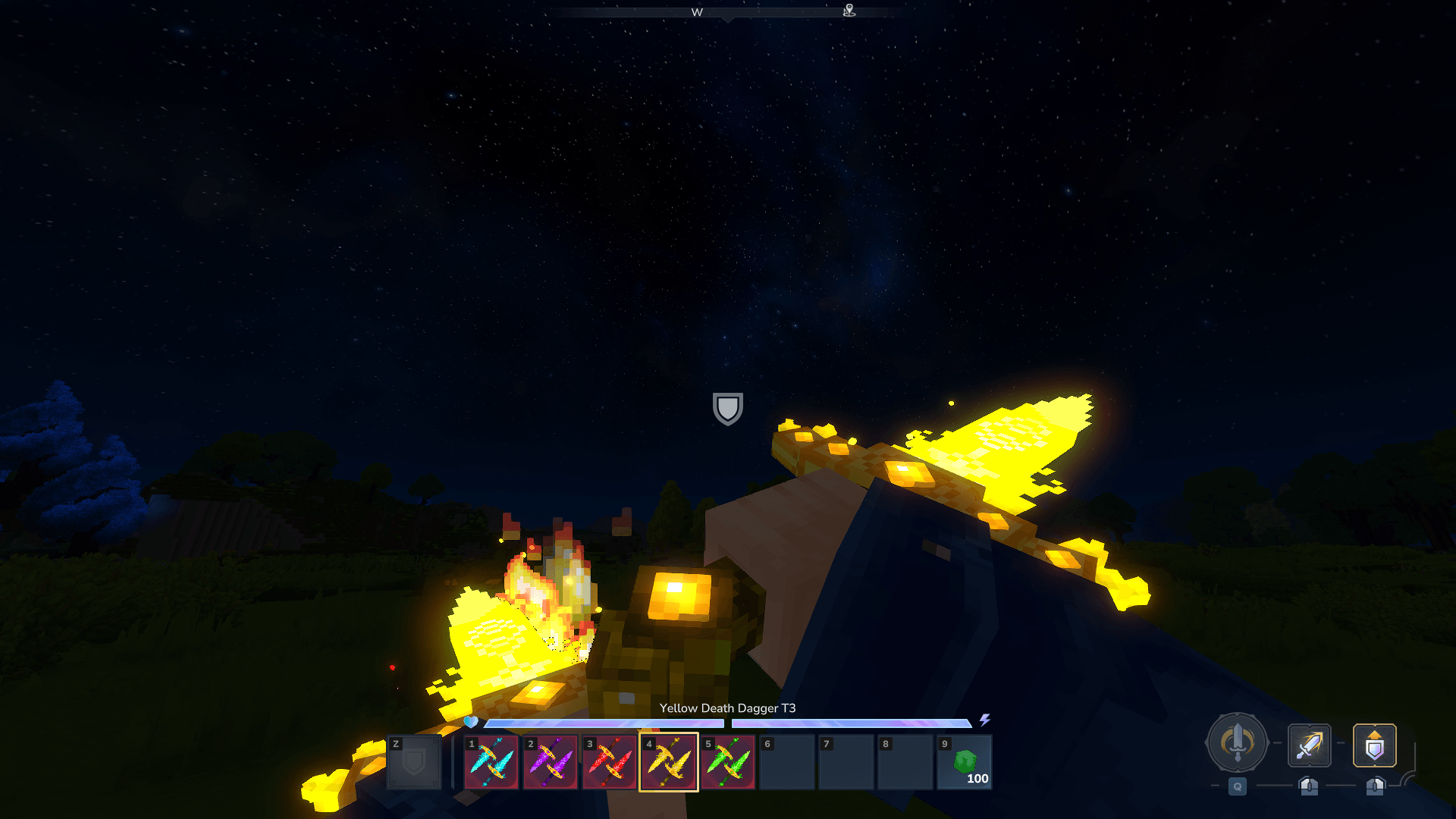Click the map marker on the compass

[849, 10]
